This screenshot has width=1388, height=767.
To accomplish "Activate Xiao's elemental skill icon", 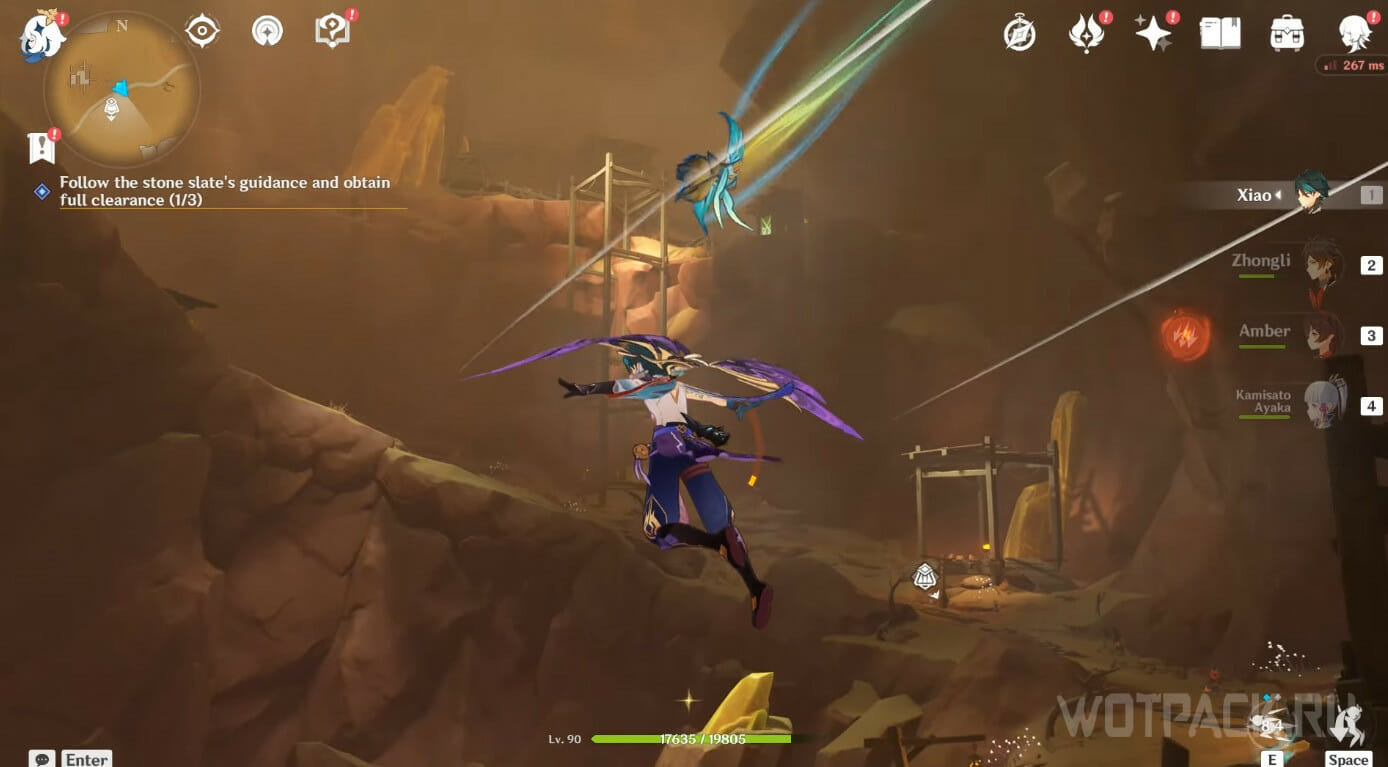I will click(x=1271, y=724).
